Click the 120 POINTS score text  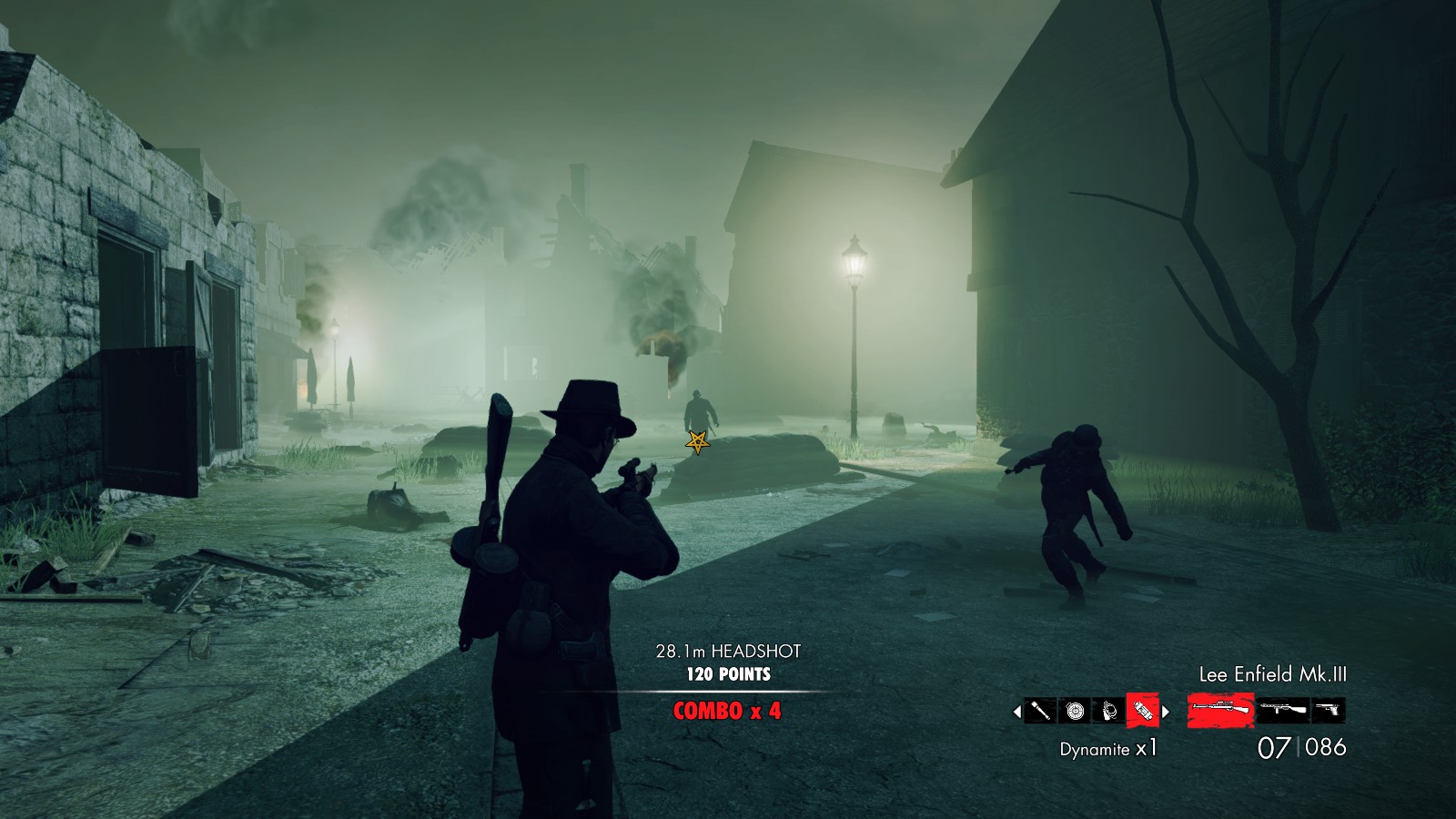(728, 676)
